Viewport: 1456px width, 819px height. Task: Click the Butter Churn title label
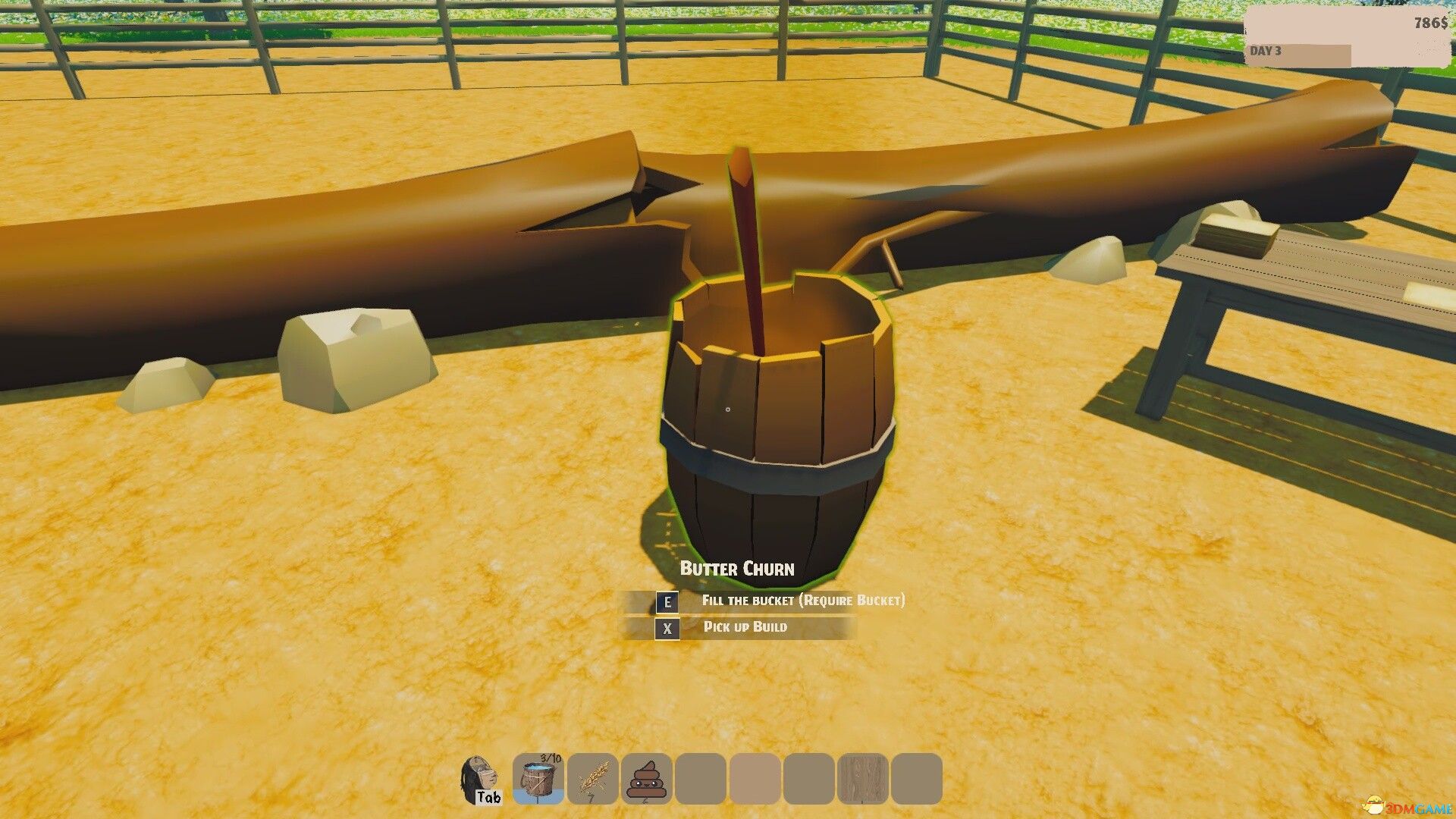pos(737,569)
